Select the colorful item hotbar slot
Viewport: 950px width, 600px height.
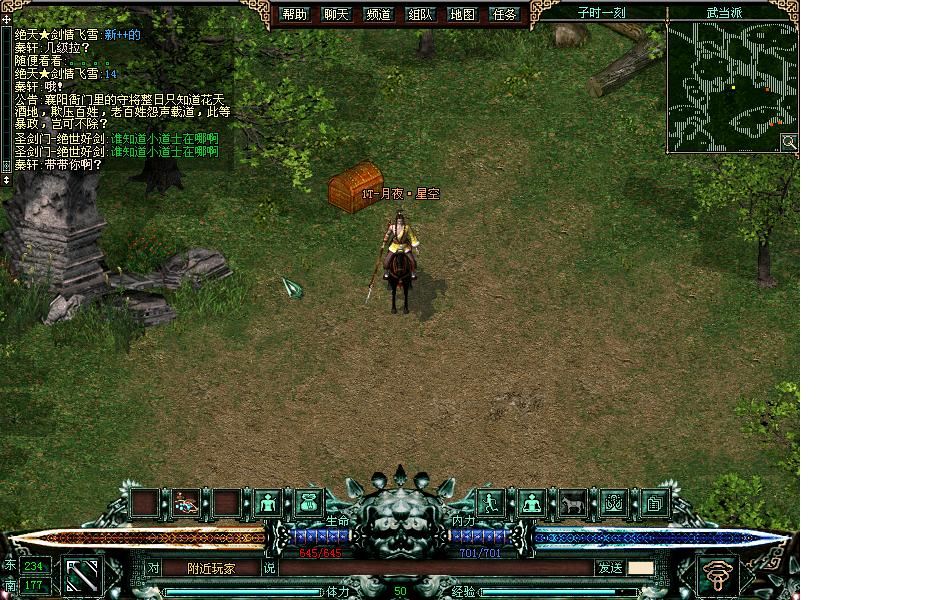click(185, 503)
